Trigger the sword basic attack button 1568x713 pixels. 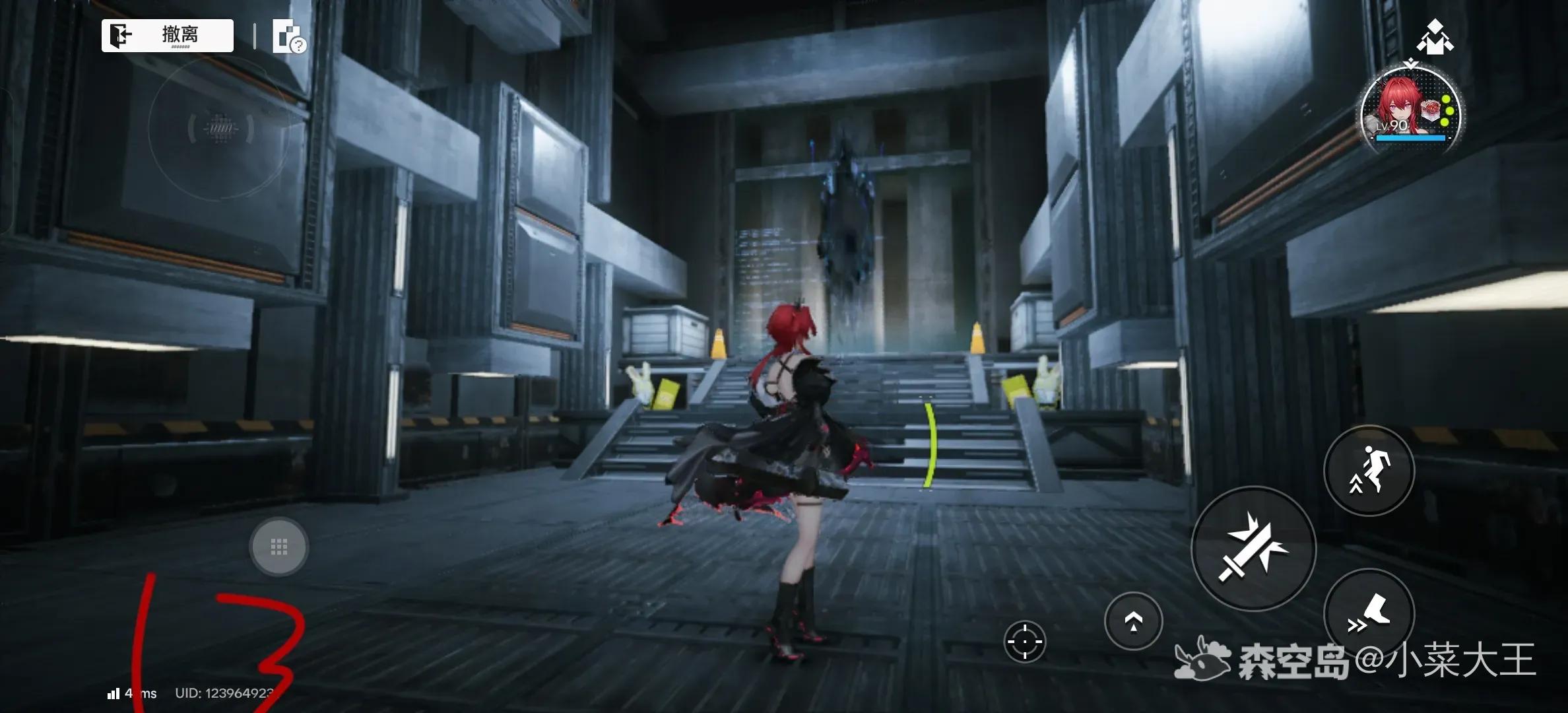[x=1253, y=548]
